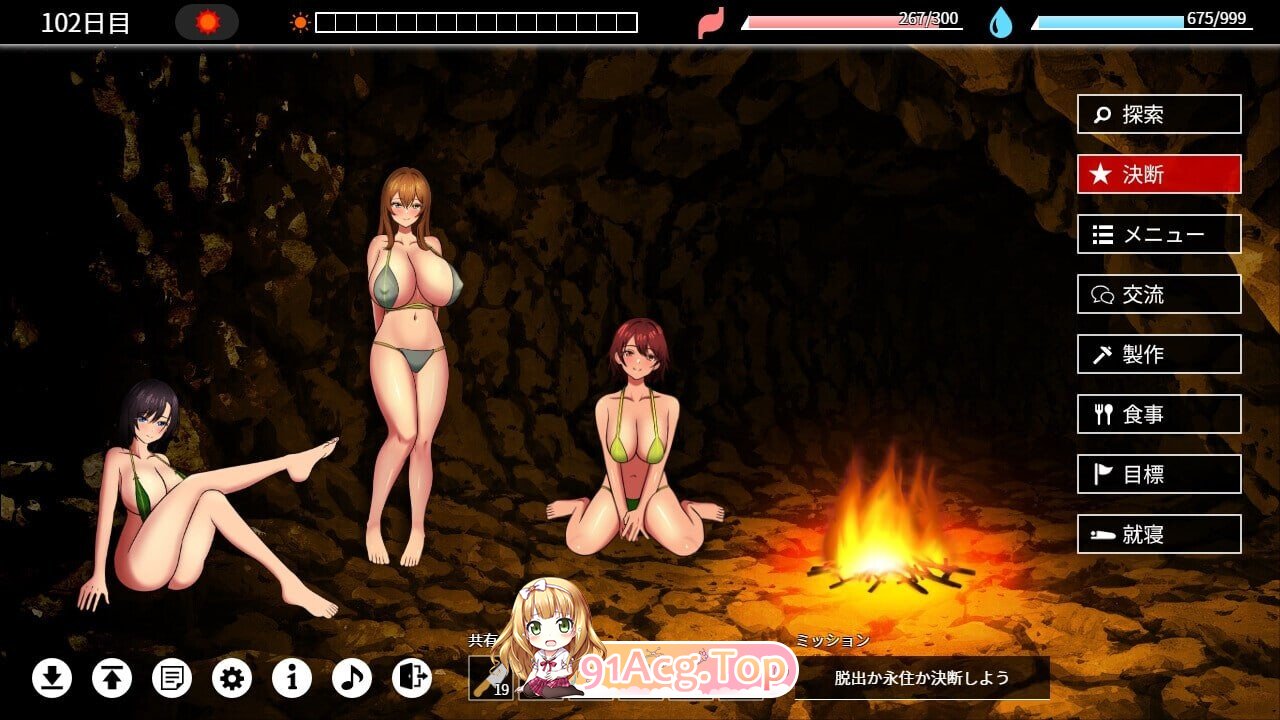View goals via the 目標 flag command

(1157, 474)
